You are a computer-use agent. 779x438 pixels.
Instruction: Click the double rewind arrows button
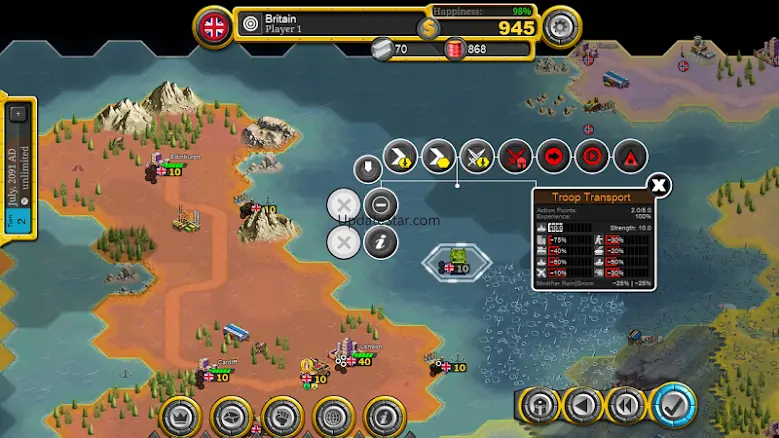pyautogui.click(x=627, y=406)
